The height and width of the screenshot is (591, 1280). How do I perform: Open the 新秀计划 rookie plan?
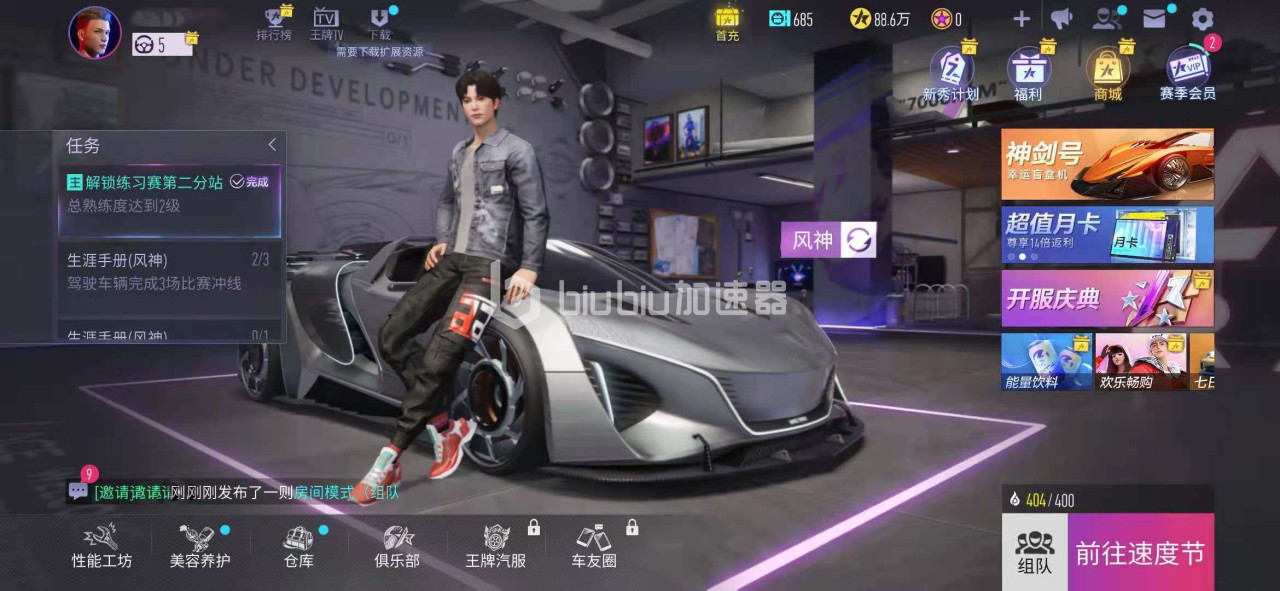[951, 73]
